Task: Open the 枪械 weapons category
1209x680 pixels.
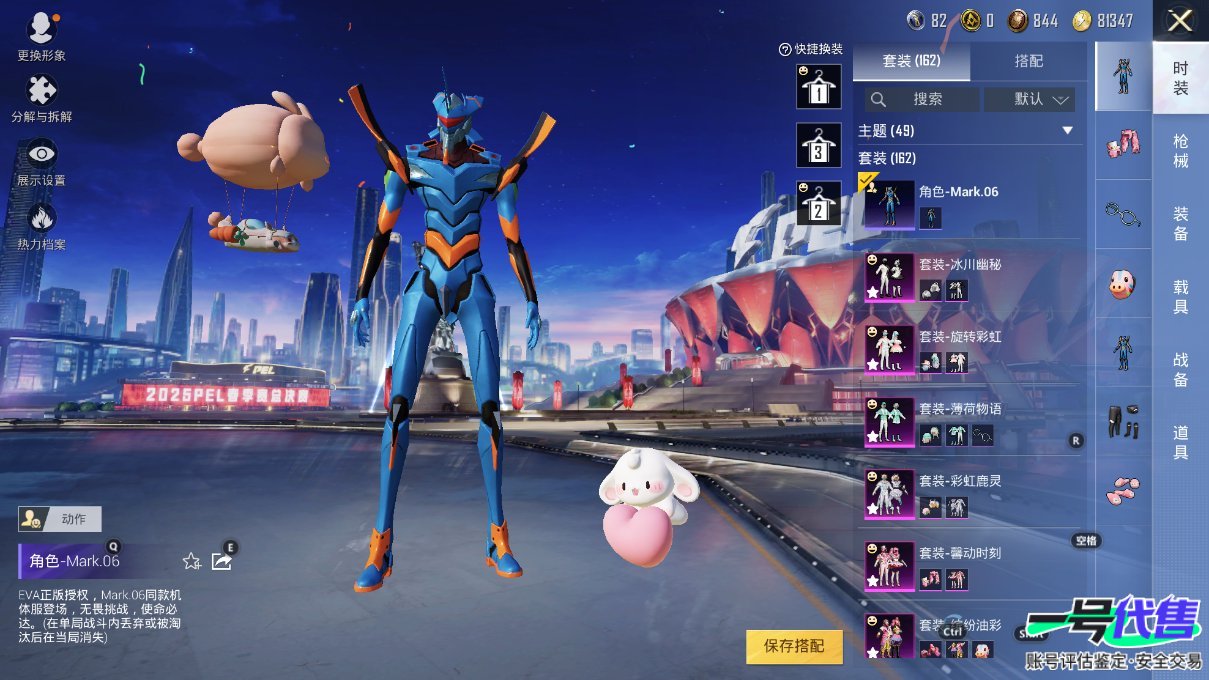Action: [1180, 151]
